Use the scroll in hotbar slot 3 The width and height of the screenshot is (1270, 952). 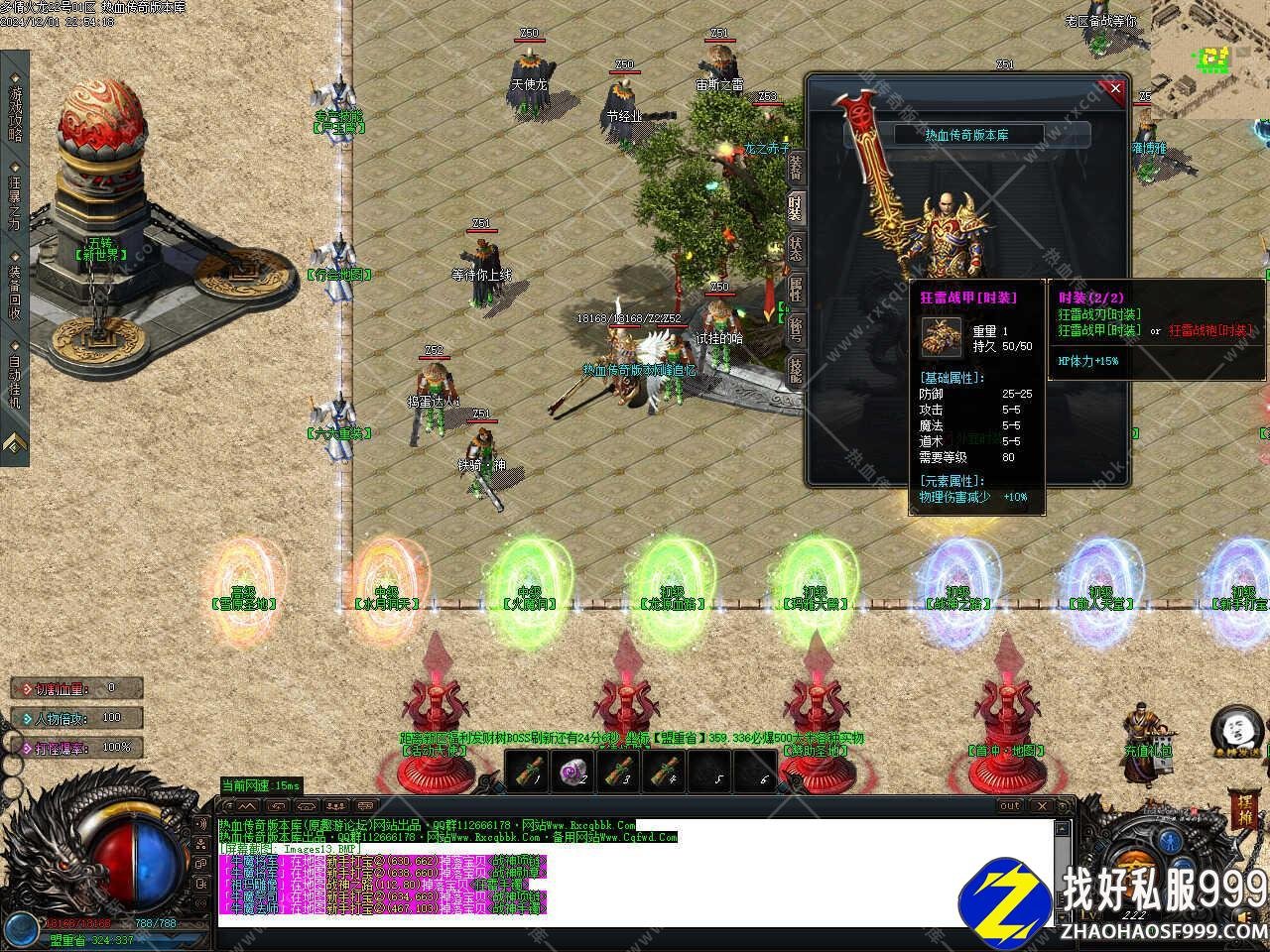(621, 771)
